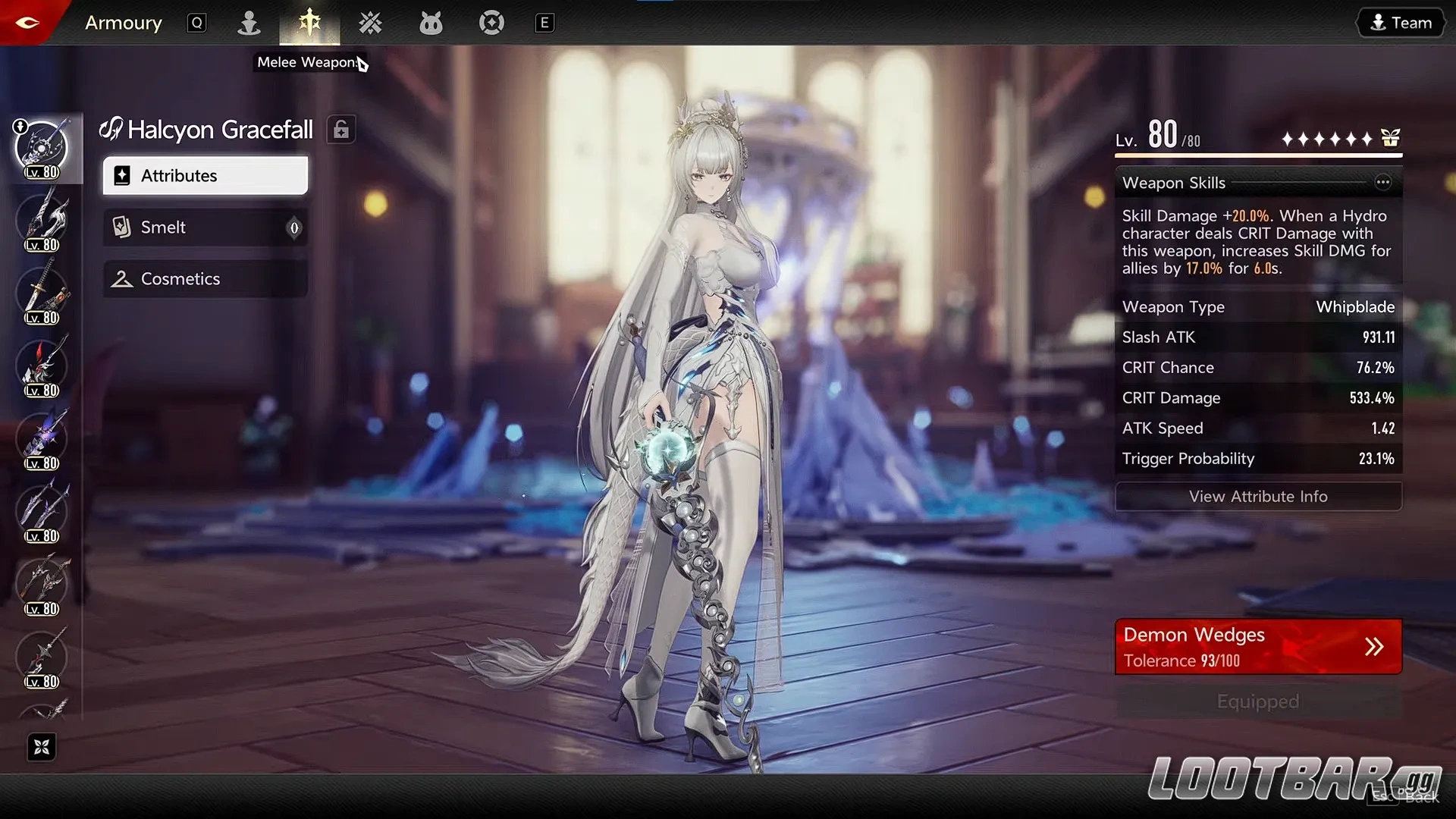Select the Melee Weapons category icon
Viewport: 1456px width, 819px height.
point(309,23)
